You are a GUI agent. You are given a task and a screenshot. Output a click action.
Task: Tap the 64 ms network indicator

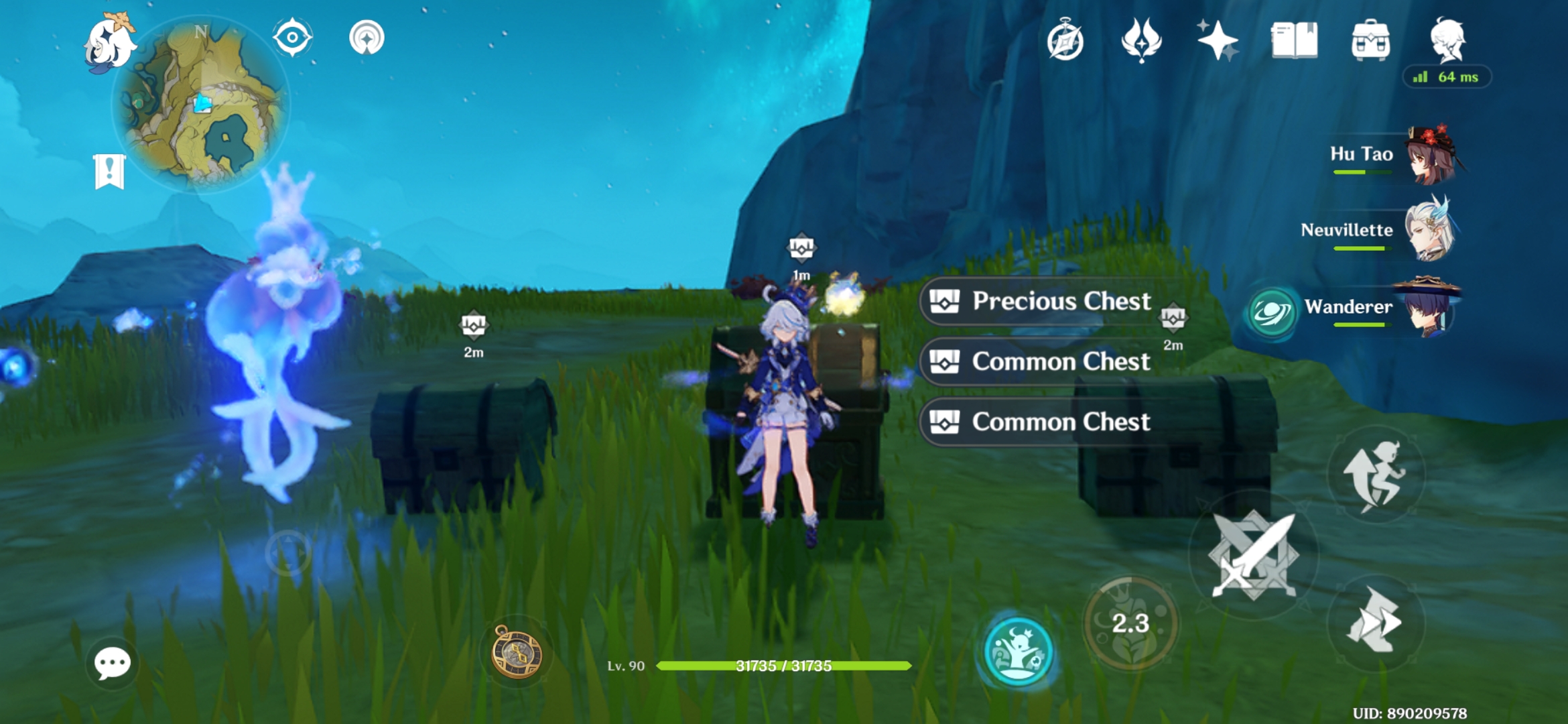coord(1447,78)
